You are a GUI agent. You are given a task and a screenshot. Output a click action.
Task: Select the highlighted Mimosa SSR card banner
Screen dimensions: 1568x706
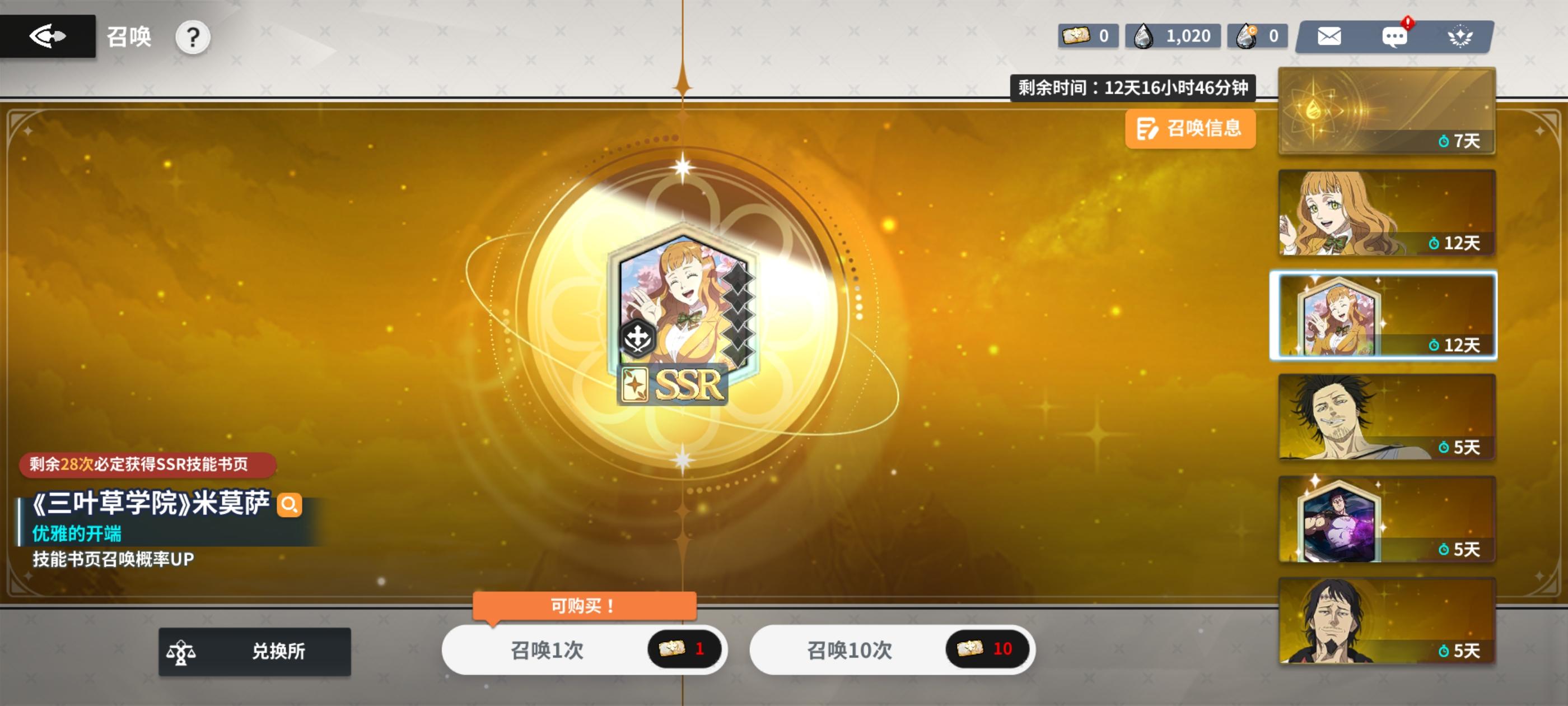tap(1385, 316)
